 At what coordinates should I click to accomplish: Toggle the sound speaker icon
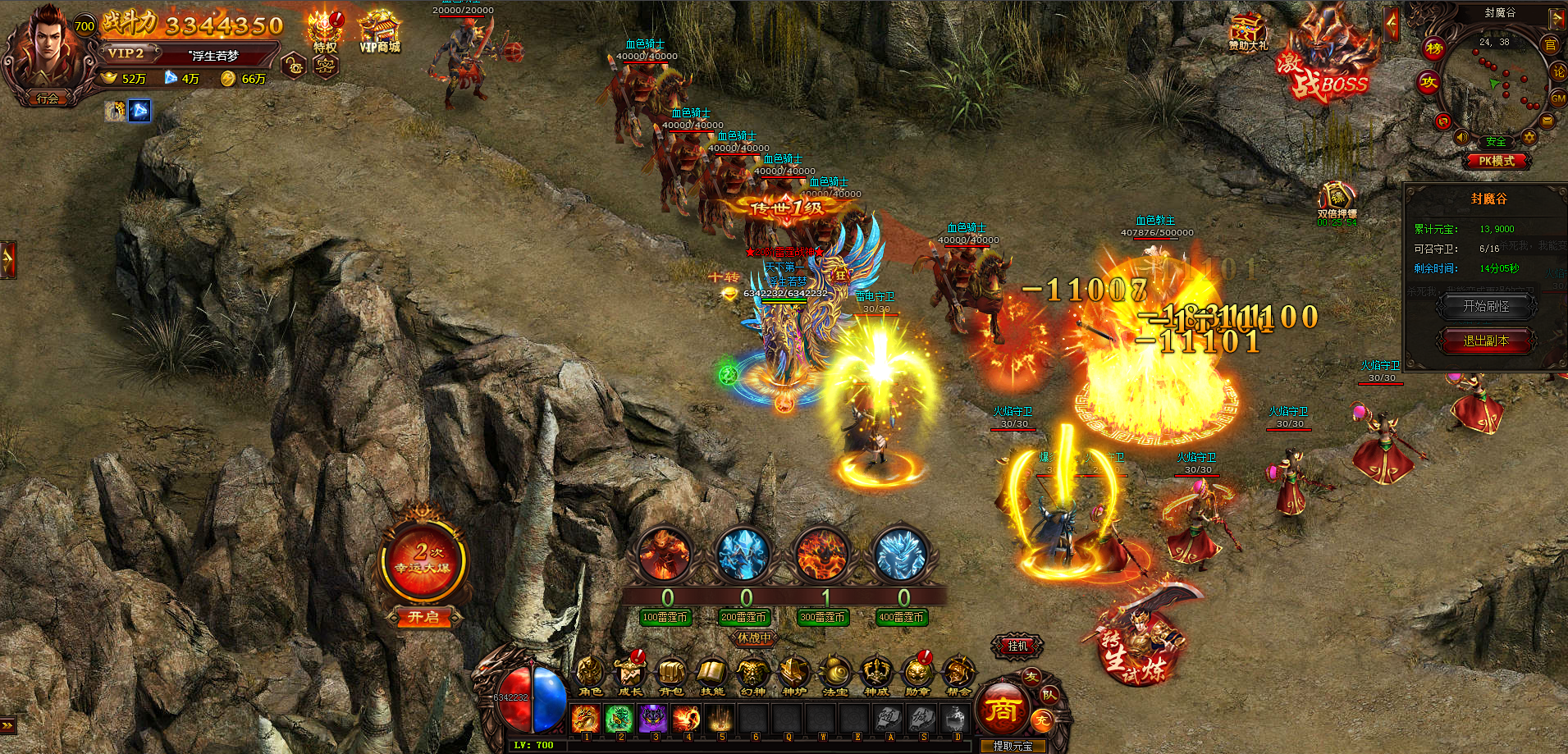pyautogui.click(x=1461, y=137)
